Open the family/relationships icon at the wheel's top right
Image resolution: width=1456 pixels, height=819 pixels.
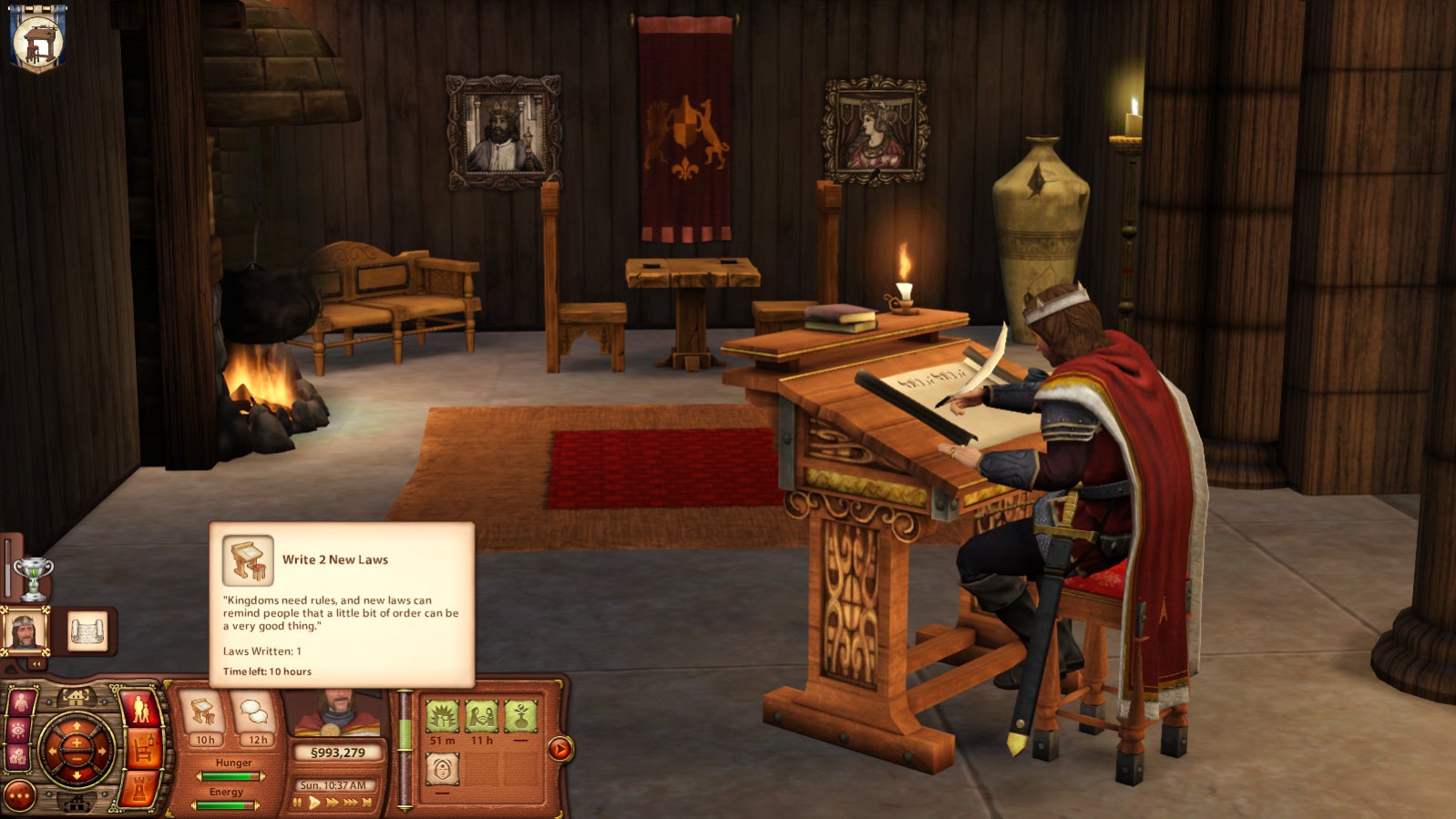pos(140,710)
